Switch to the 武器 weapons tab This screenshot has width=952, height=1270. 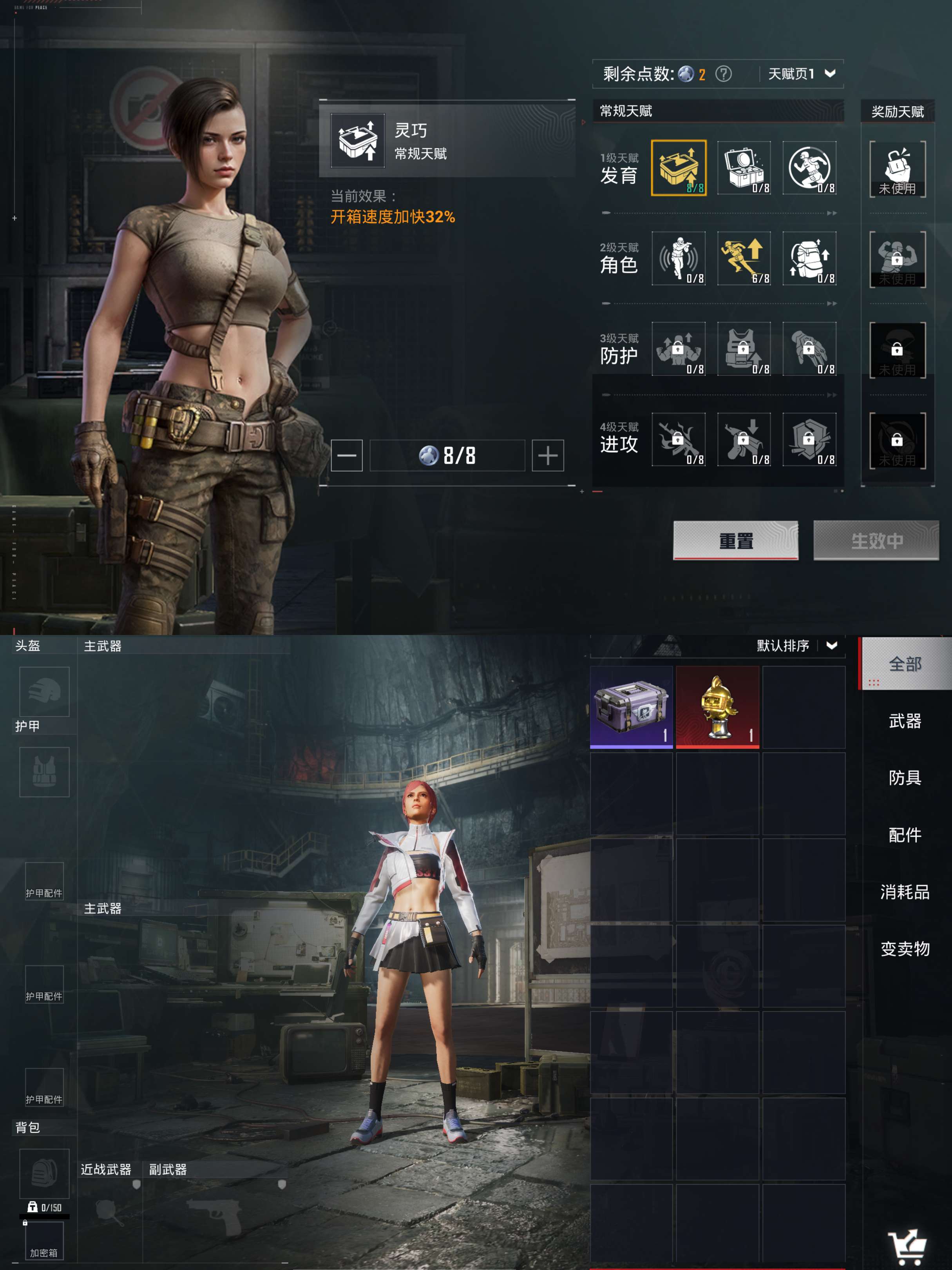tap(904, 721)
